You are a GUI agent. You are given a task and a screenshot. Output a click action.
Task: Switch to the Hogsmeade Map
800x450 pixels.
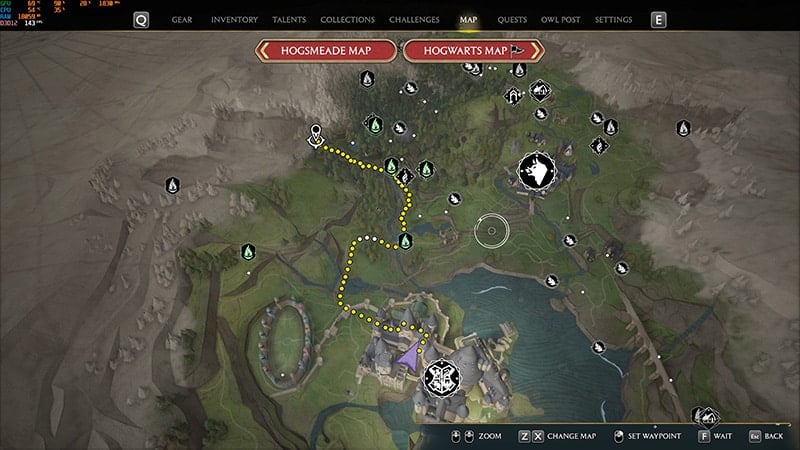(326, 51)
